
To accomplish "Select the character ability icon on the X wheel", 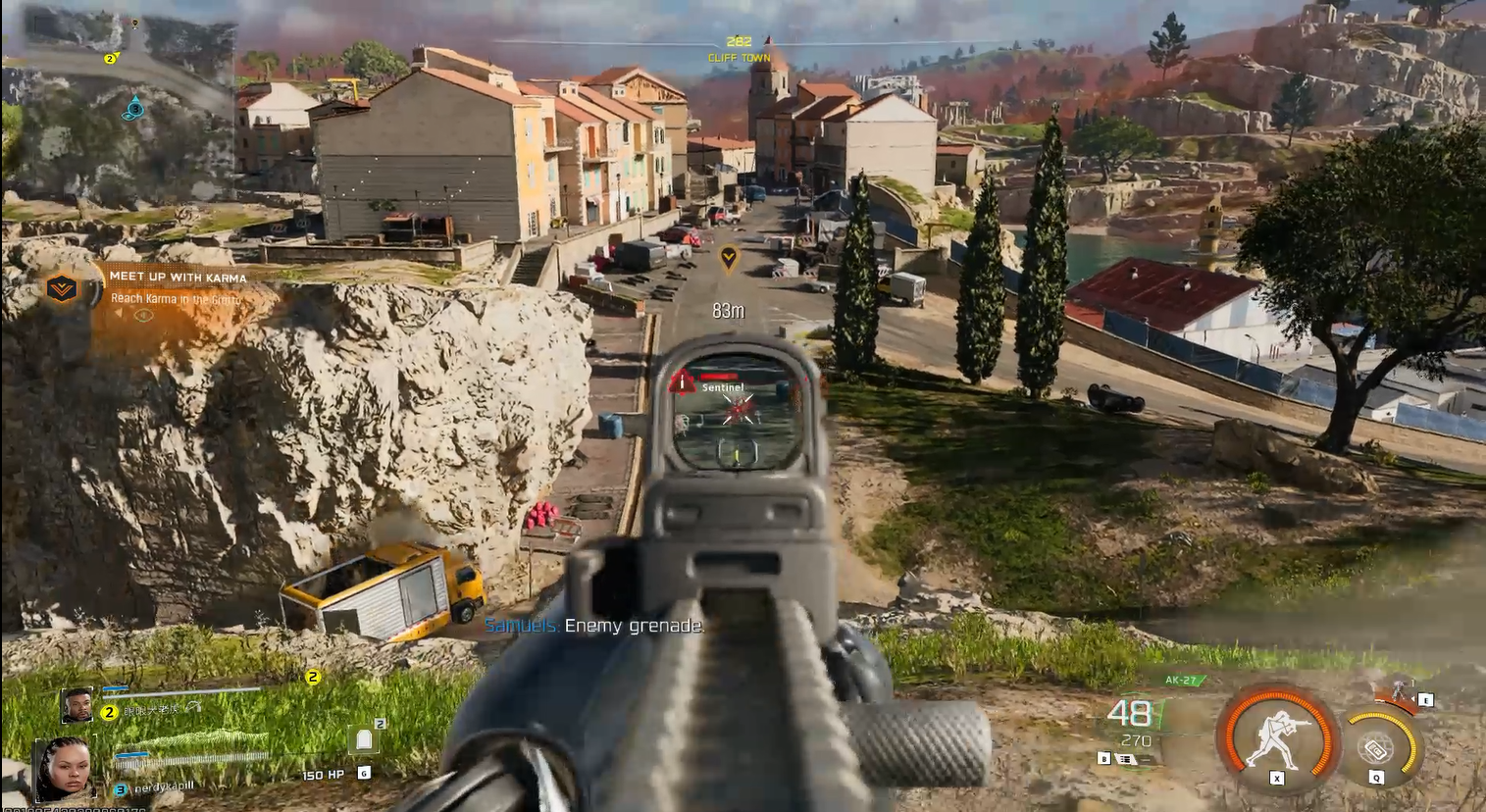I will 1276,742.
